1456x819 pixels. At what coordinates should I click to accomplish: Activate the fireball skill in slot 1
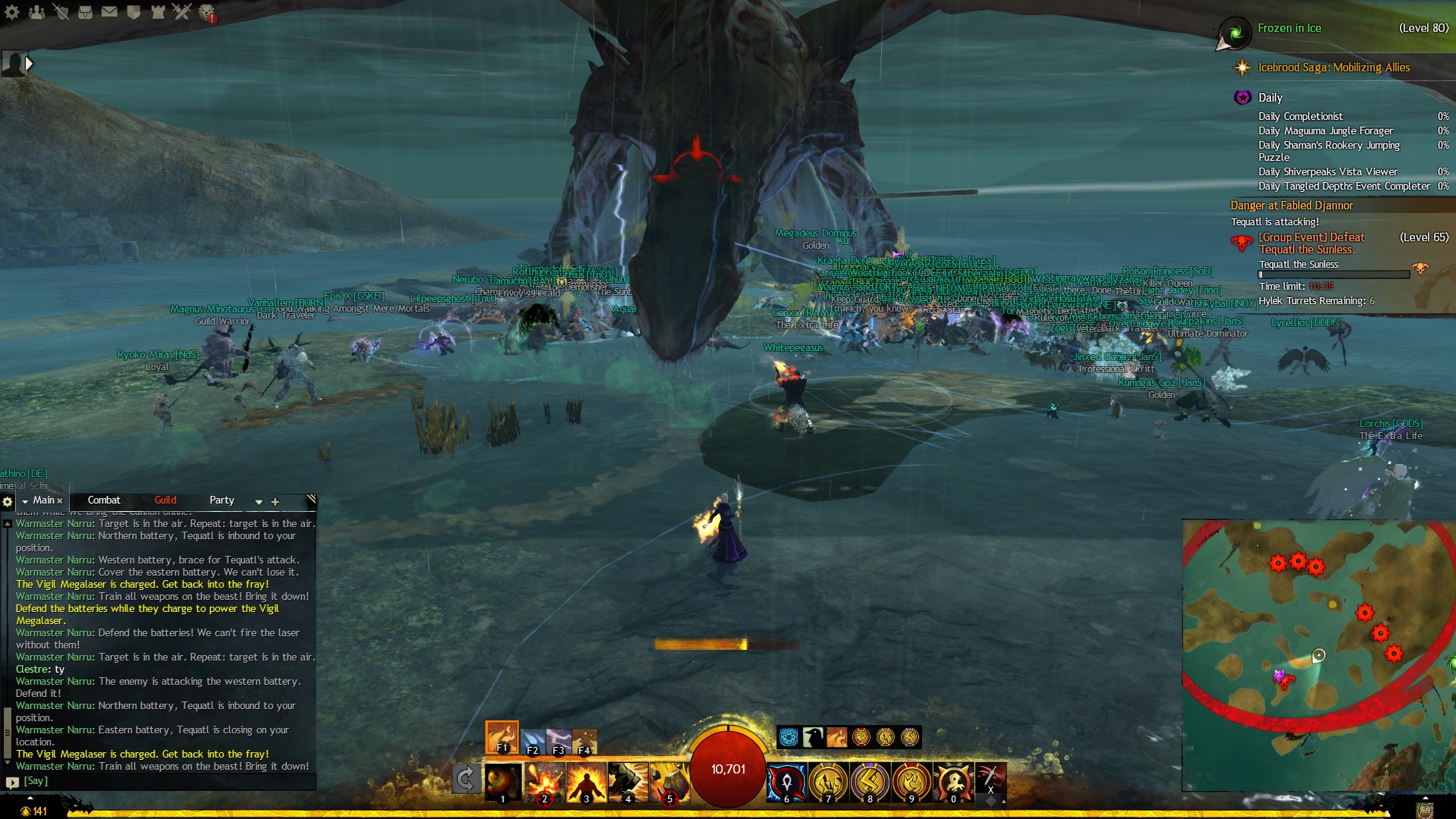[504, 782]
